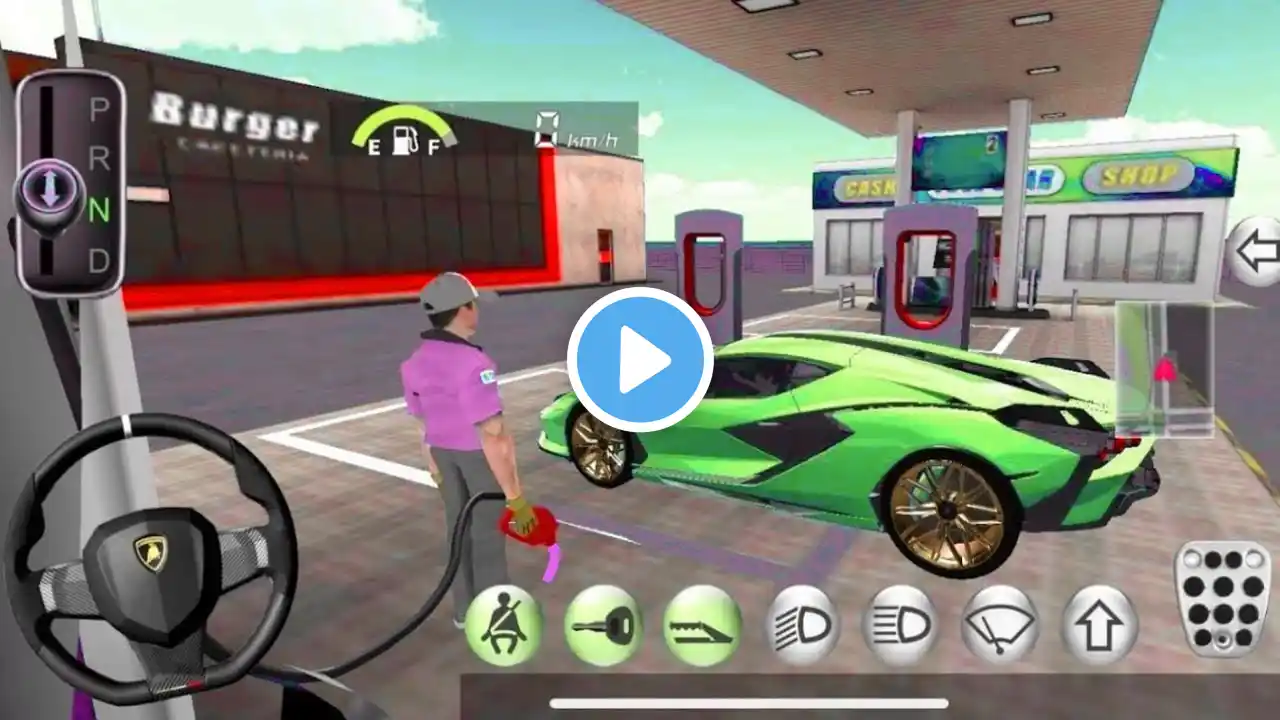Viewport: 1280px width, 720px height.
Task: Open the minimap with red arrow
Action: coord(1163,372)
